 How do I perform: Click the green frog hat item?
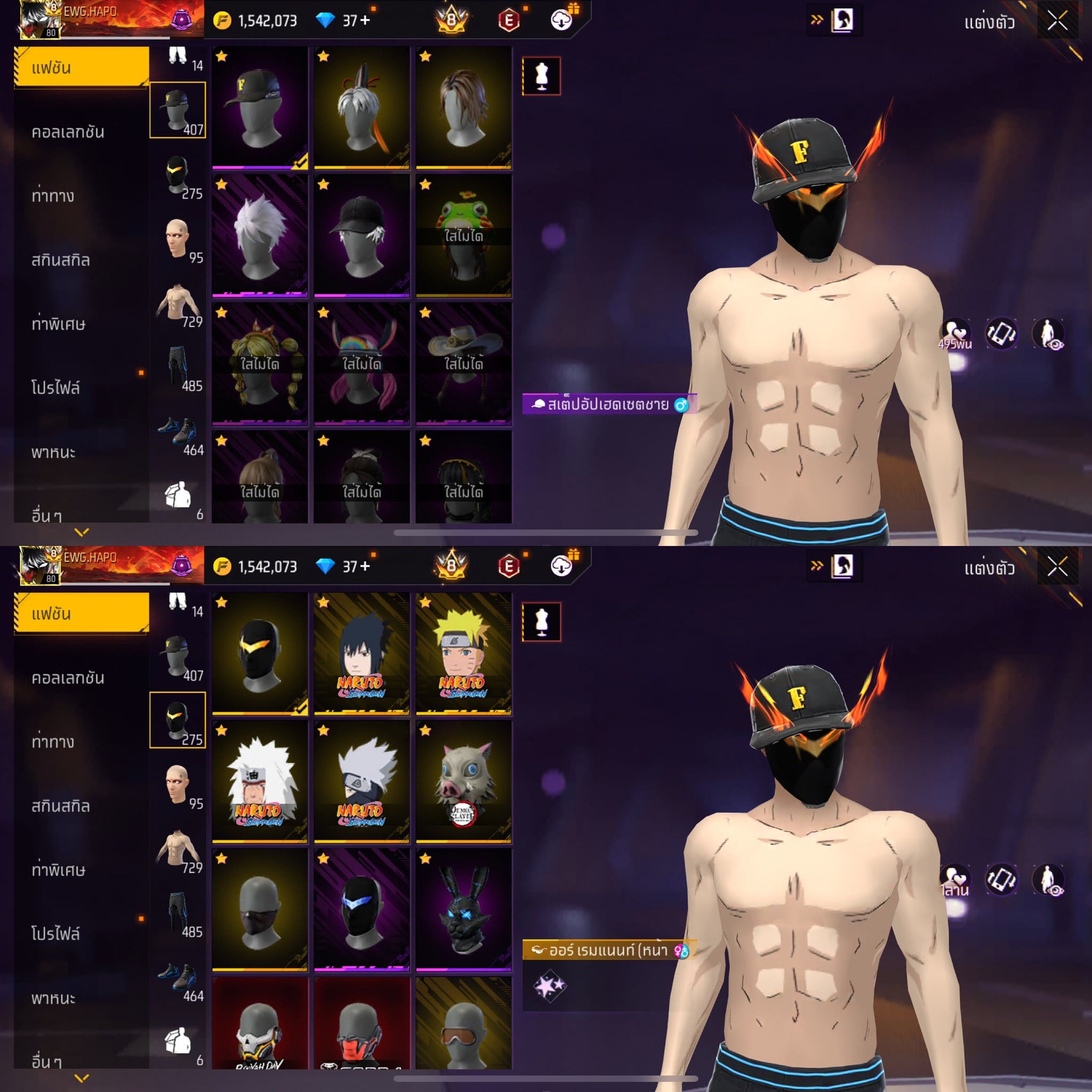463,235
